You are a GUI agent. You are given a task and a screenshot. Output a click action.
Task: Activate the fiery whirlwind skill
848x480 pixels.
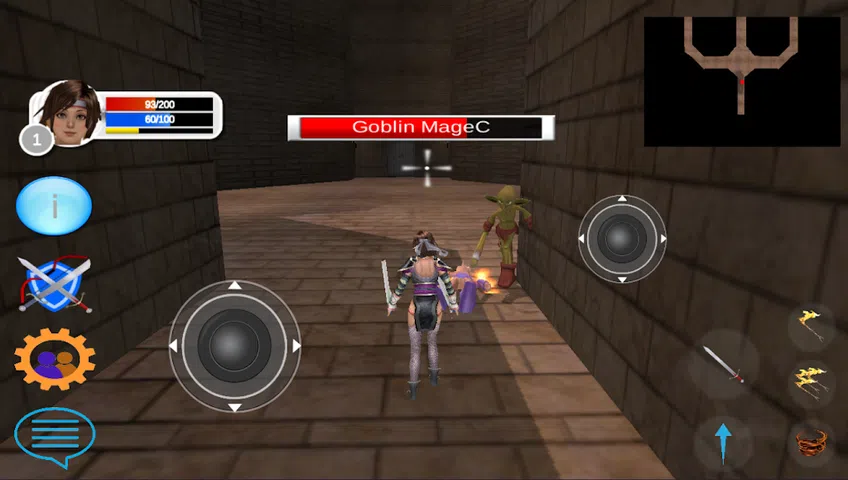tap(810, 440)
